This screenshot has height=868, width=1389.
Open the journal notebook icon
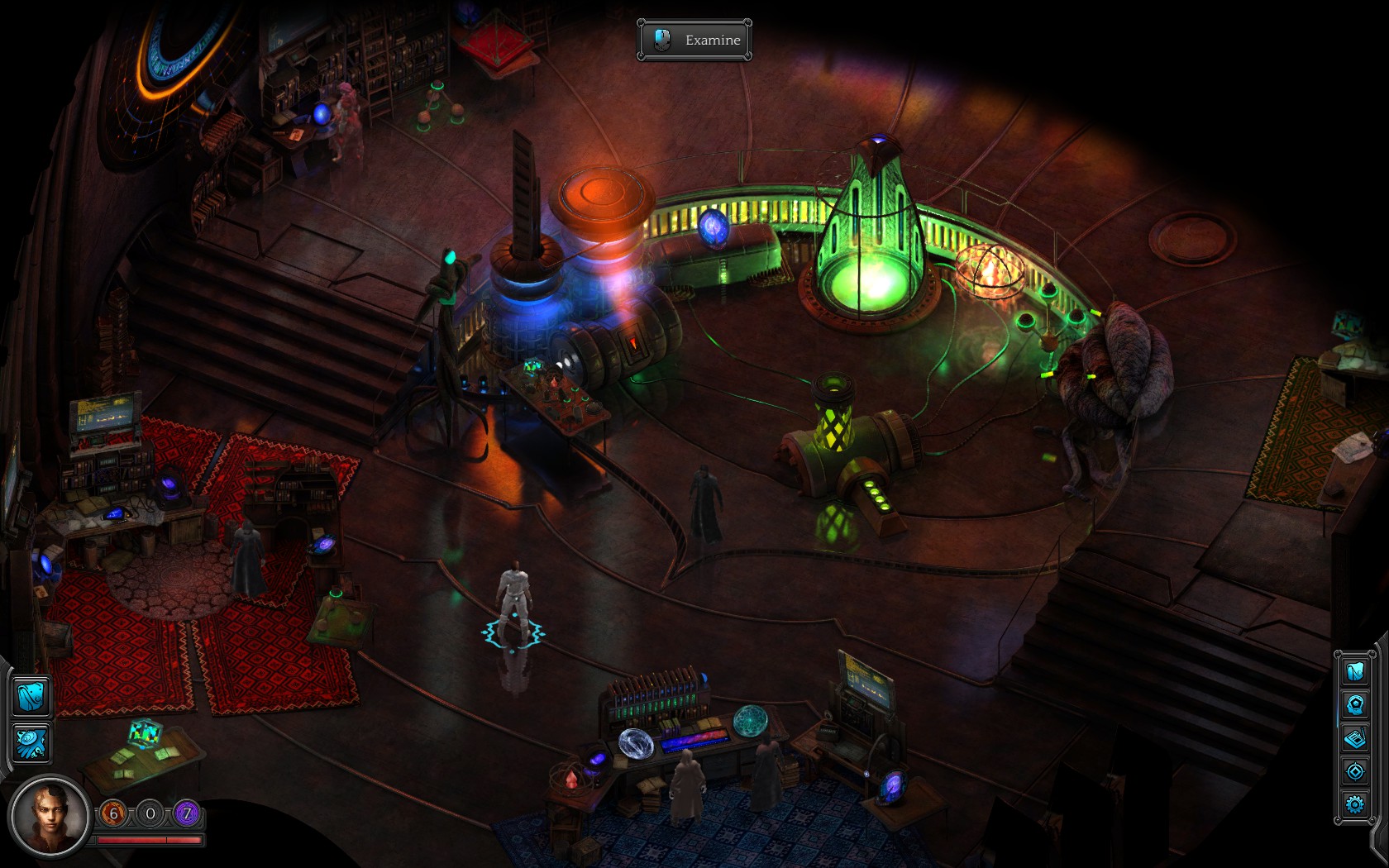tap(1354, 738)
